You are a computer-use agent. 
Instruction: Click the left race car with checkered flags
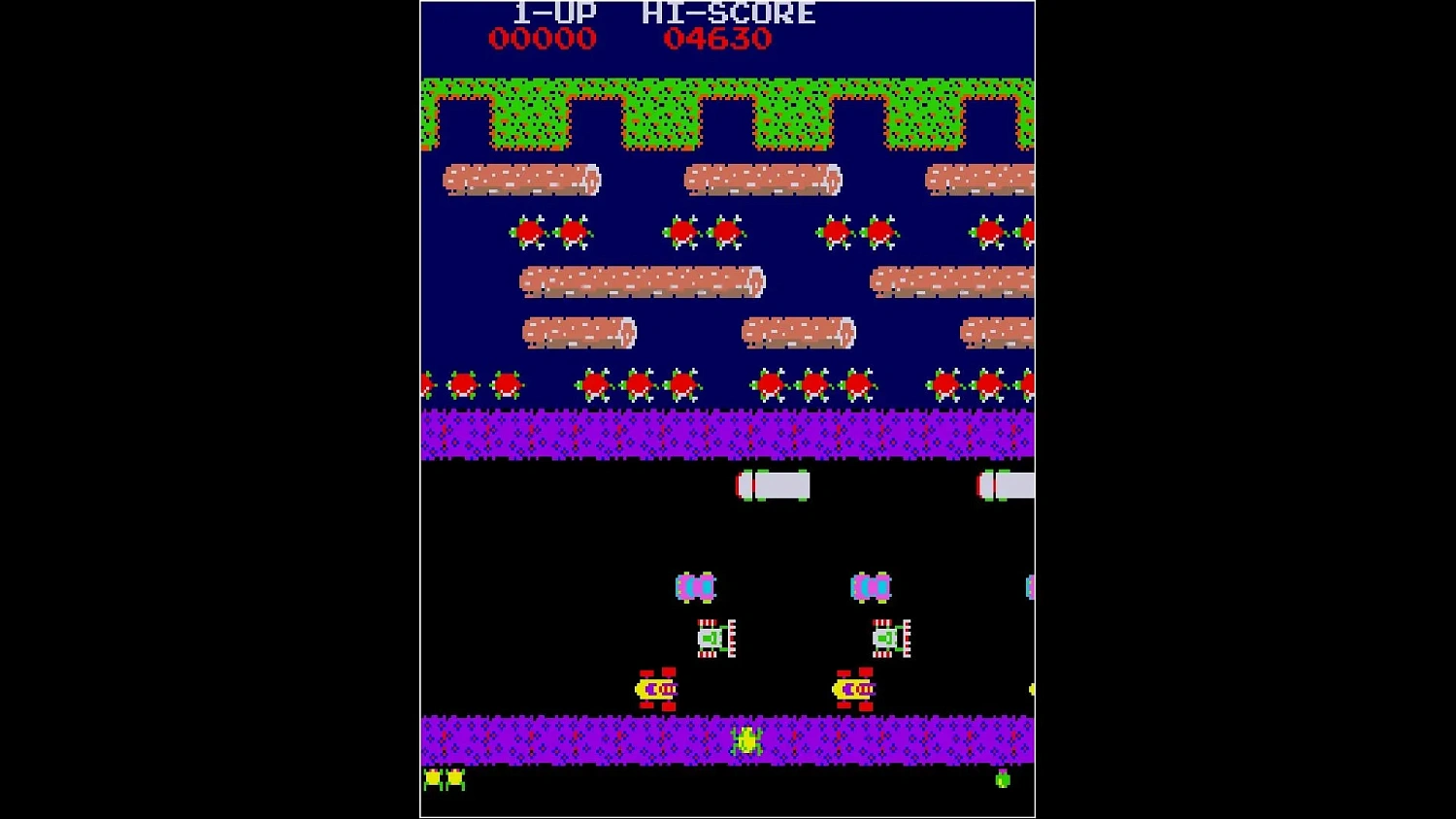[713, 639]
